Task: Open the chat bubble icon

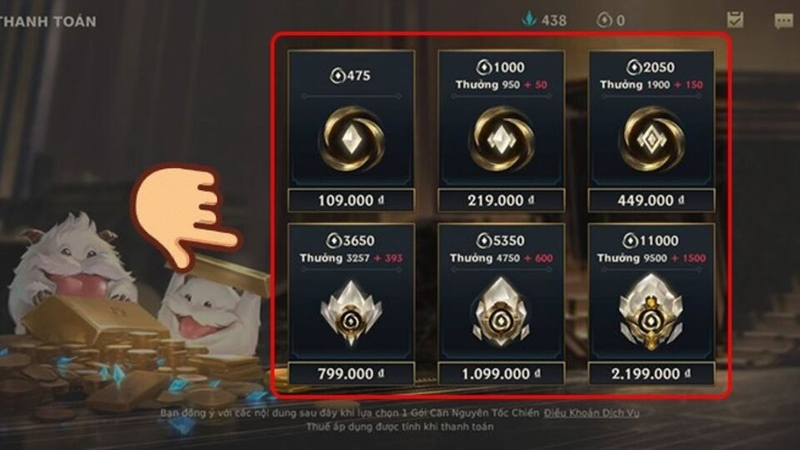Action: pos(785,19)
